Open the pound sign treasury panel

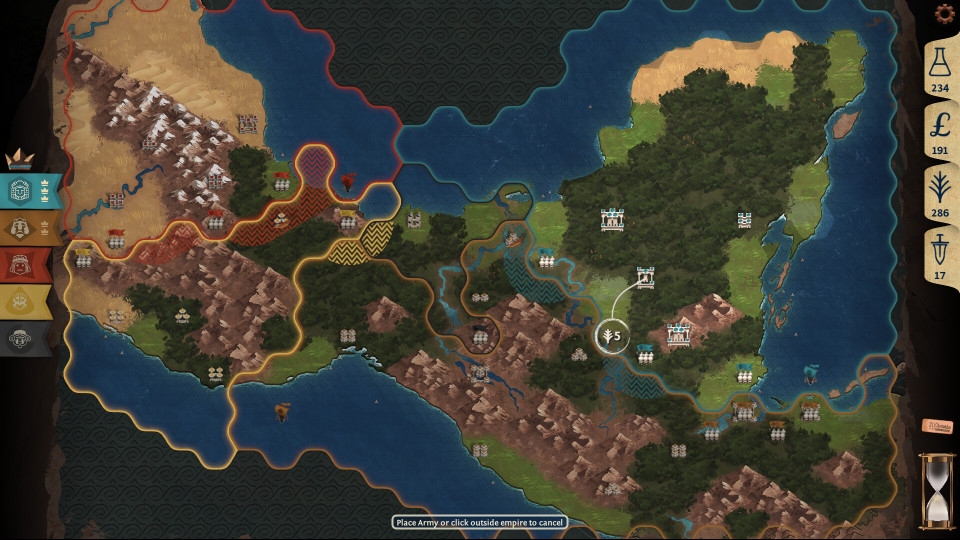click(940, 131)
